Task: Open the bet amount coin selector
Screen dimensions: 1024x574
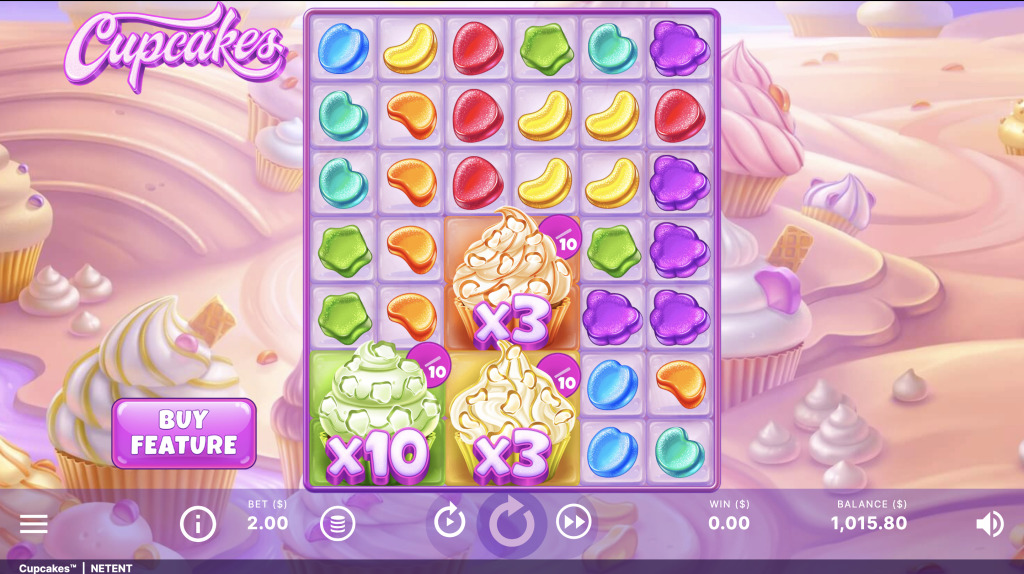Action: [337, 523]
